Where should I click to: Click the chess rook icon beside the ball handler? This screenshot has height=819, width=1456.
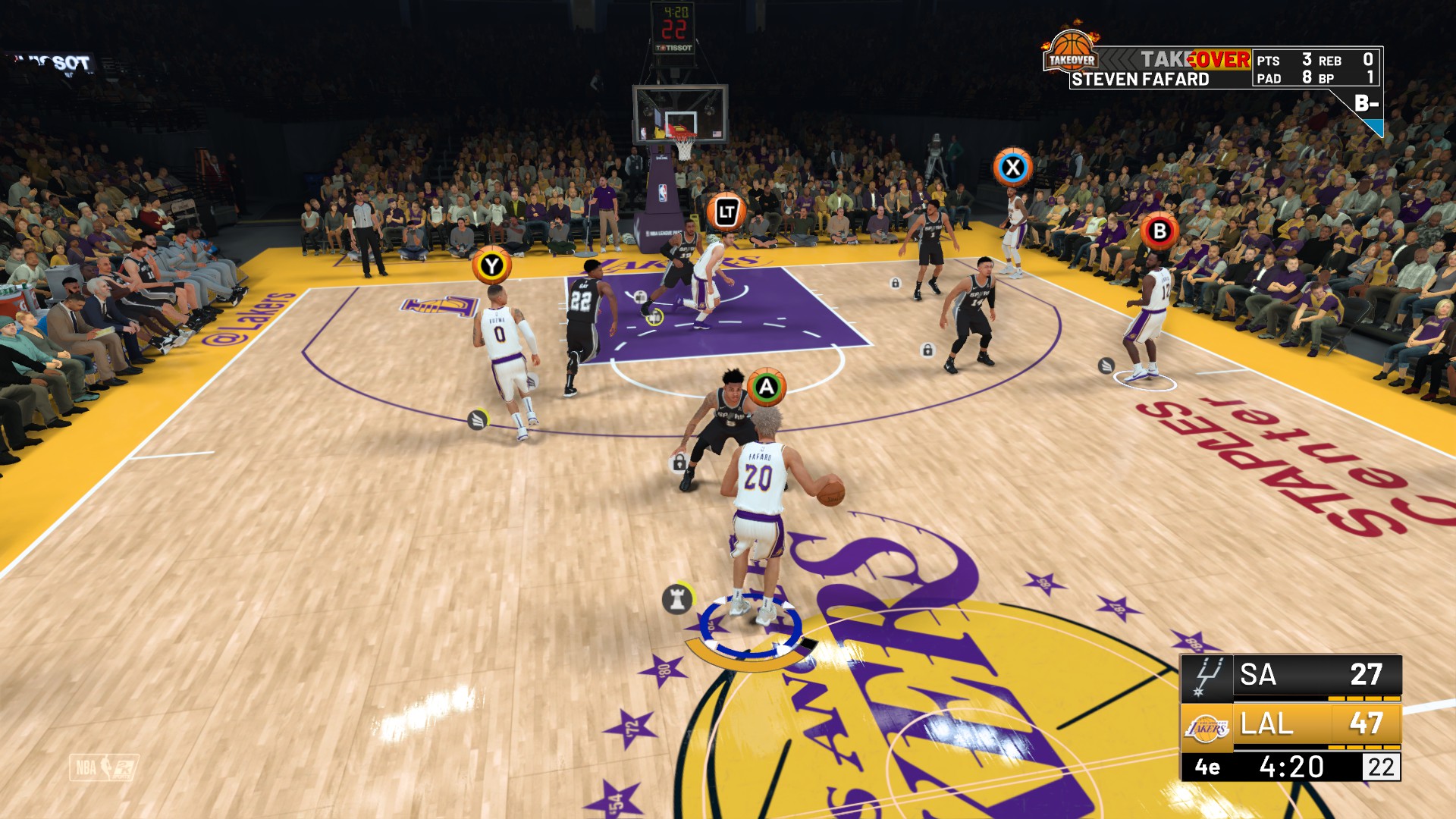677,598
